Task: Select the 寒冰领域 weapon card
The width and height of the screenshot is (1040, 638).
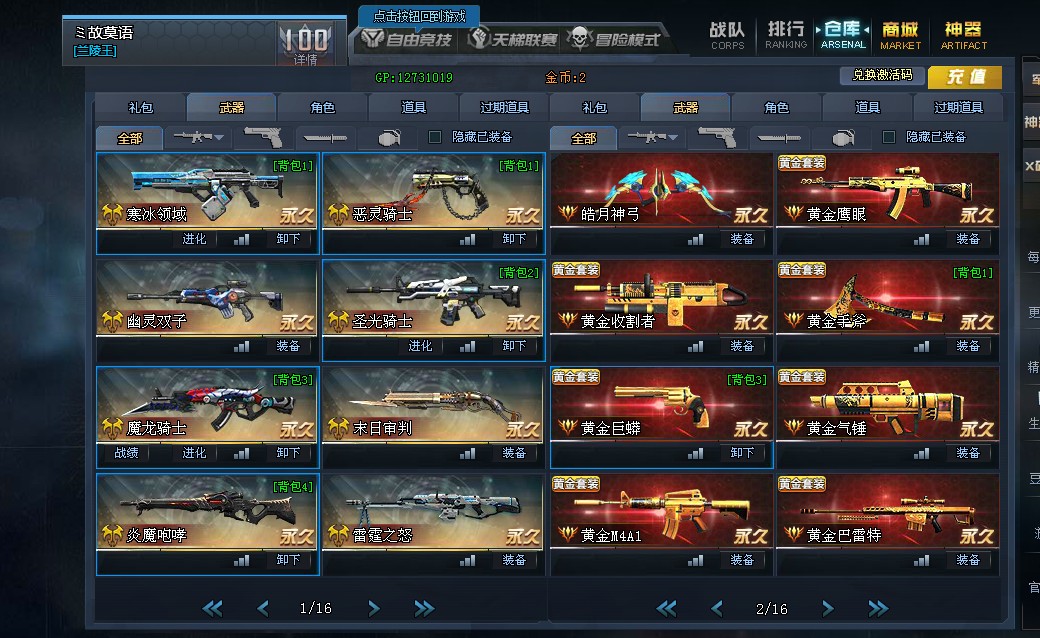Action: pos(207,191)
